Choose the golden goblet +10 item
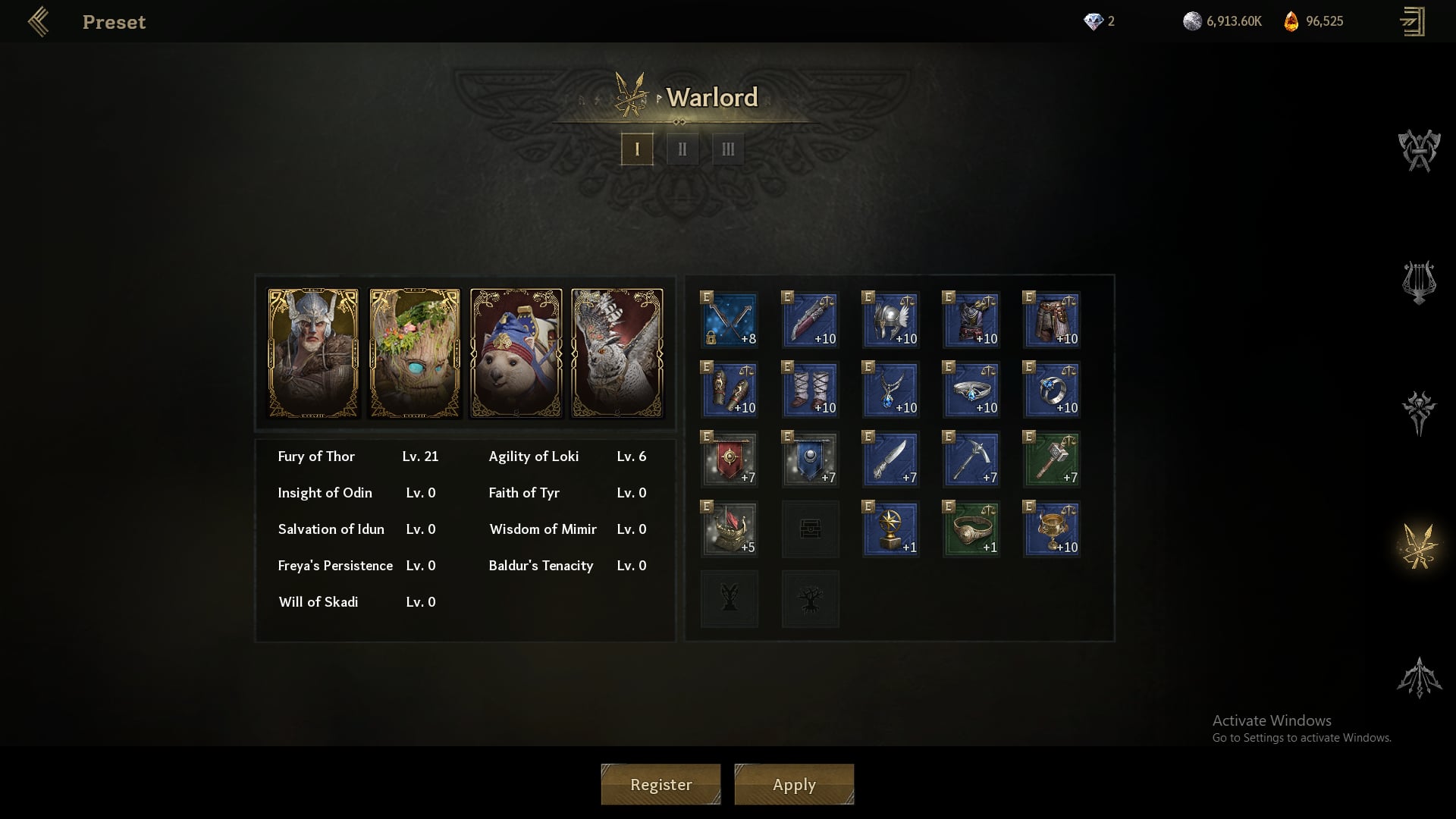The width and height of the screenshot is (1456, 819). tap(1052, 529)
